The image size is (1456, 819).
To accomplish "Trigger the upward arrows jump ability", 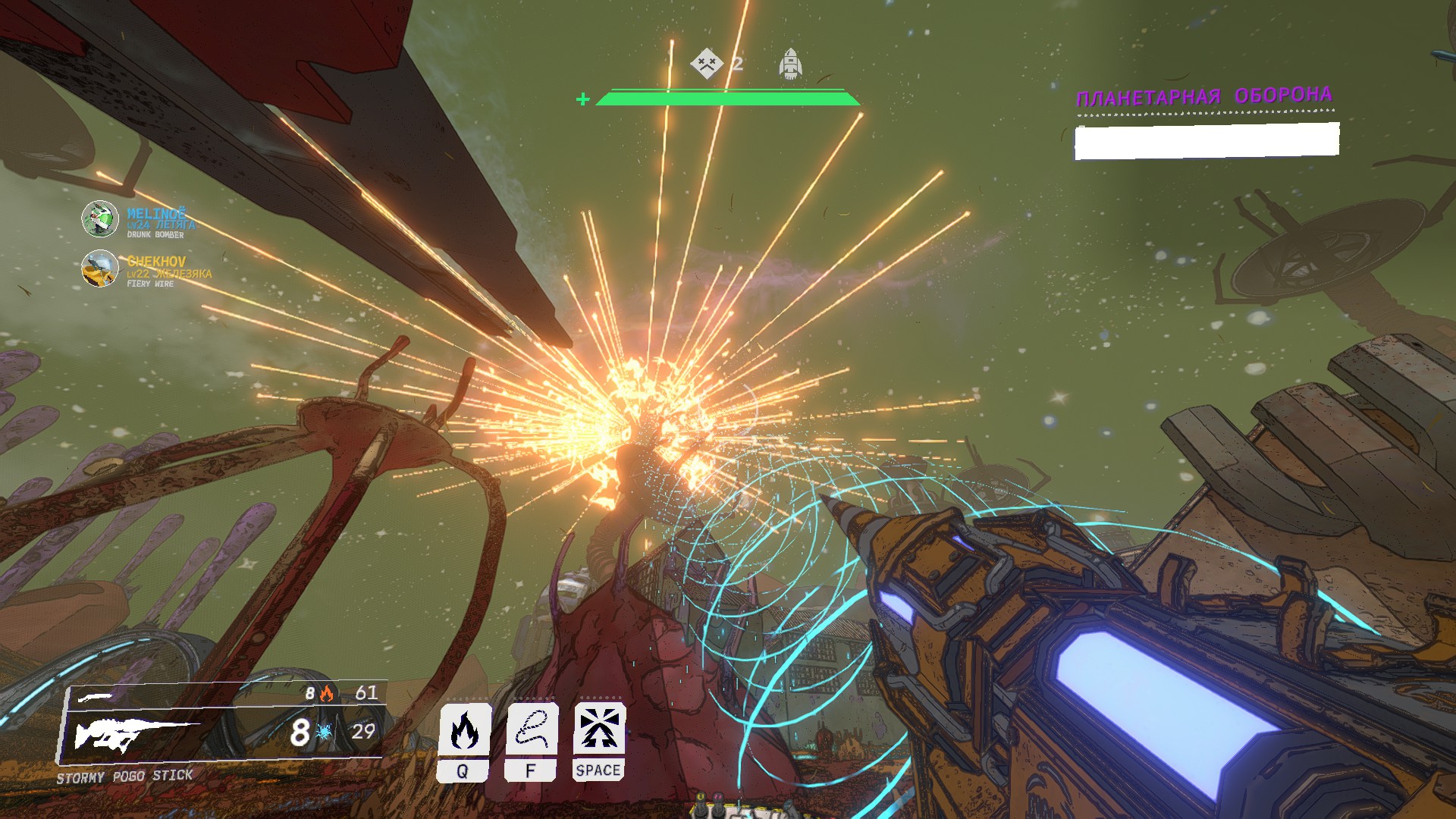I will (x=599, y=730).
